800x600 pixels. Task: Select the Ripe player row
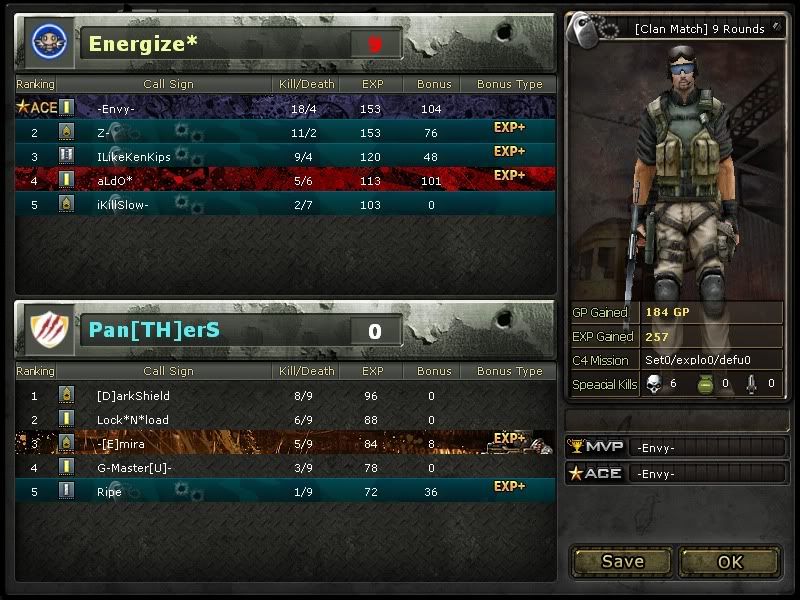click(x=285, y=491)
